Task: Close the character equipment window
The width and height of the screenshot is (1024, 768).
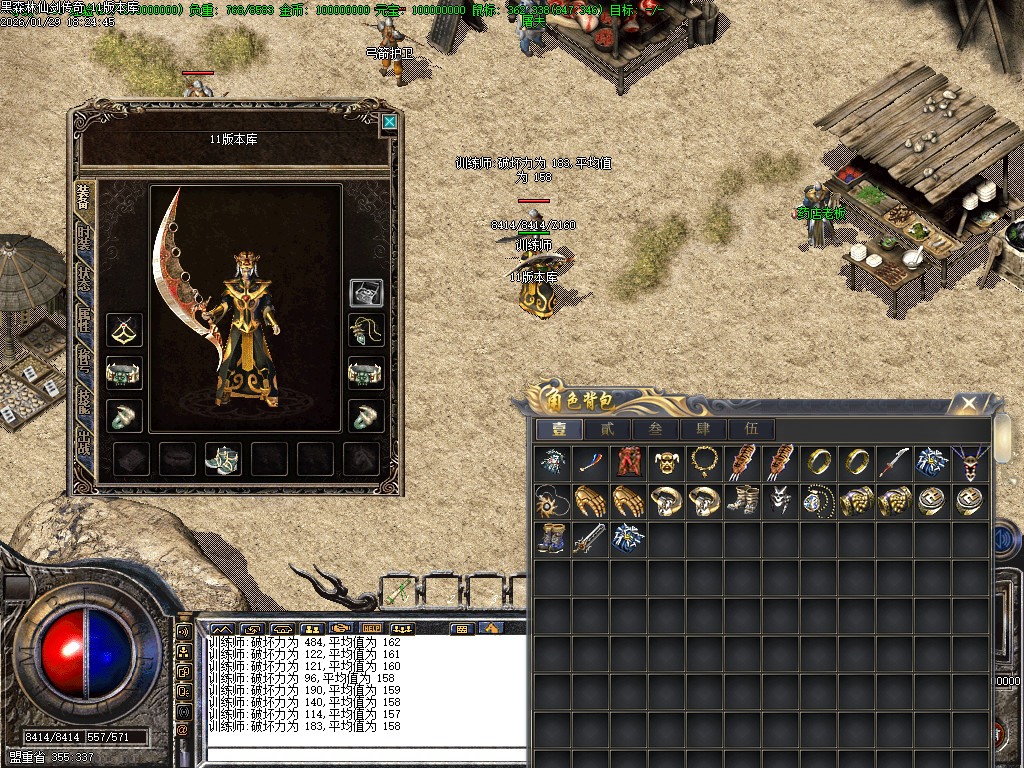Action: (x=389, y=122)
